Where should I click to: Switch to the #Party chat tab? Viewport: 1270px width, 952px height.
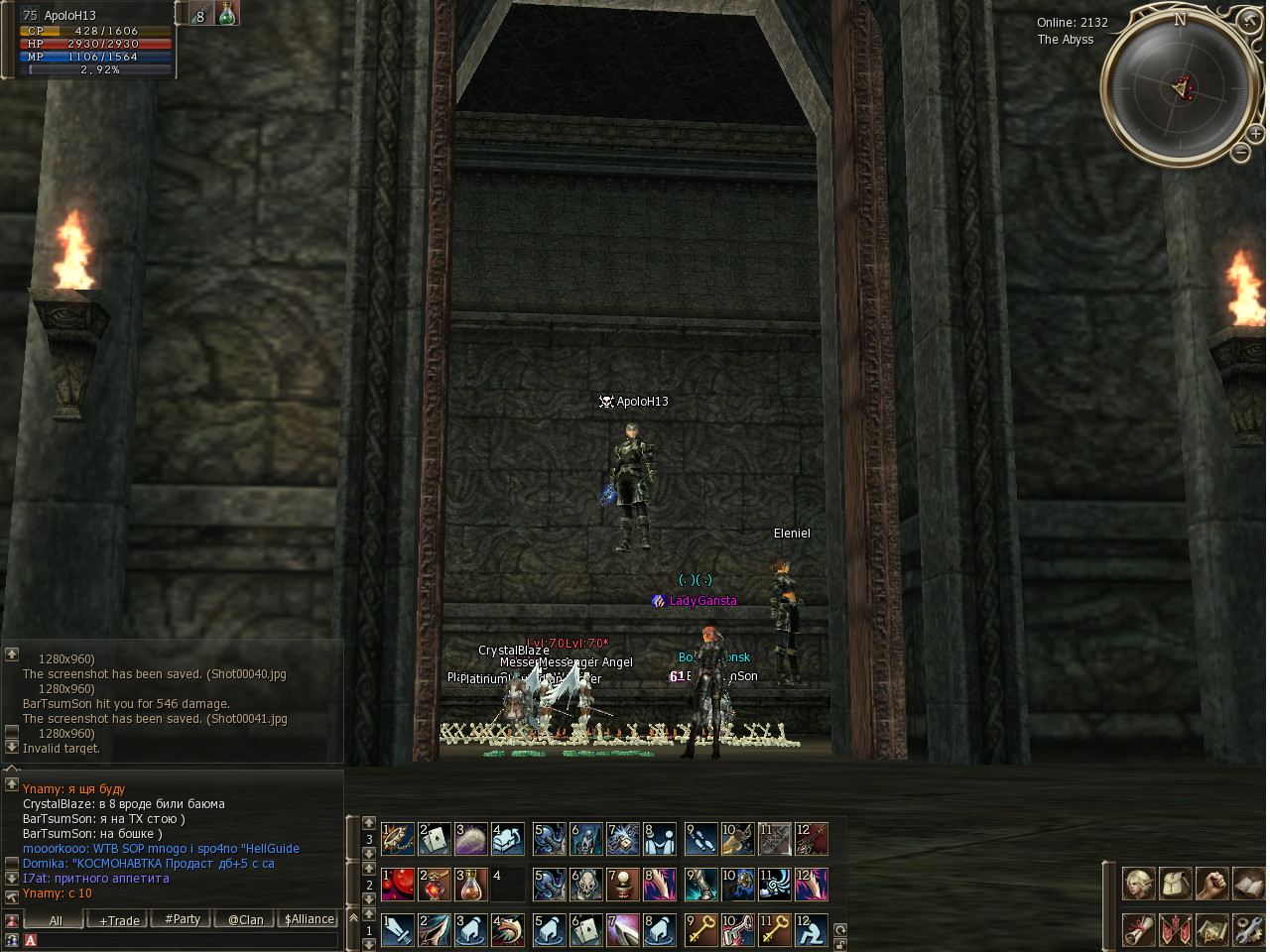pos(183,919)
